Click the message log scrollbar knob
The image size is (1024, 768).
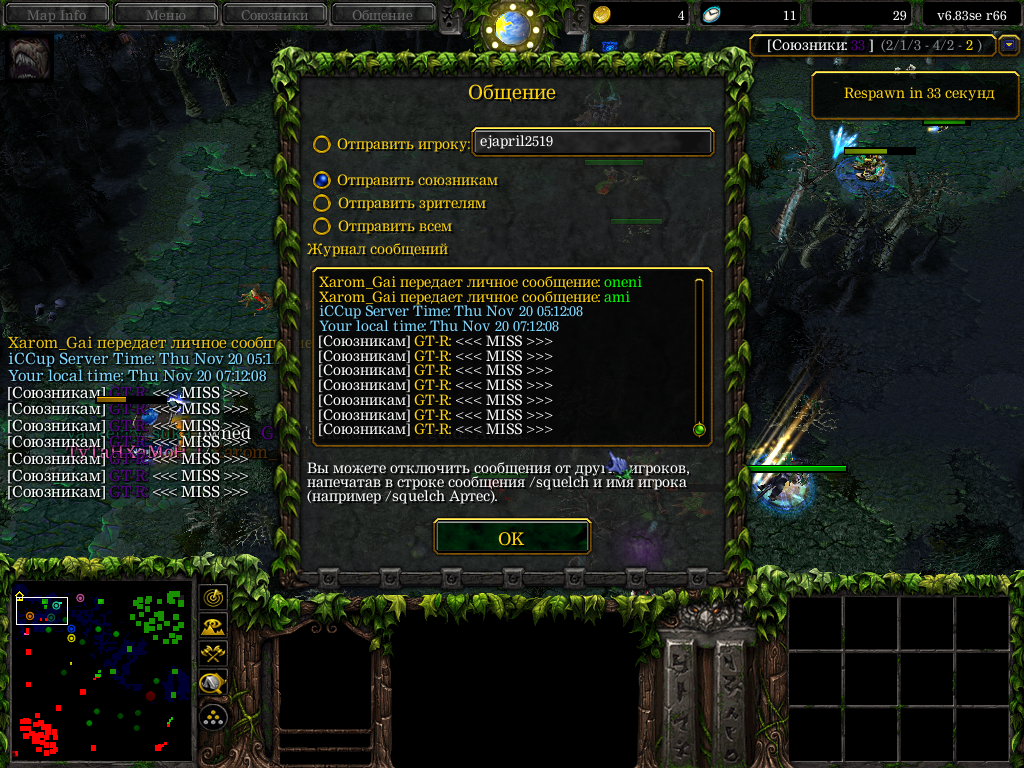coord(699,430)
